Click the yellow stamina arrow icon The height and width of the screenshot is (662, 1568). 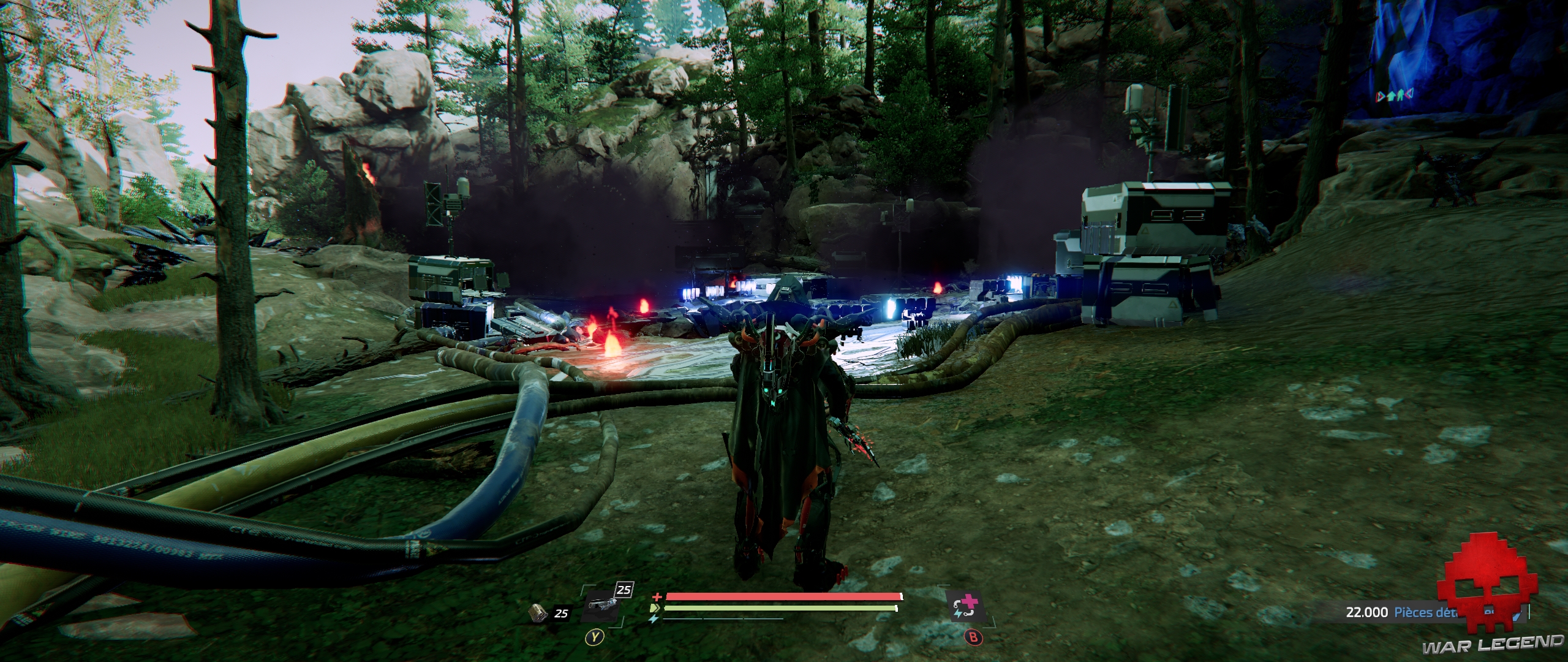(x=655, y=608)
